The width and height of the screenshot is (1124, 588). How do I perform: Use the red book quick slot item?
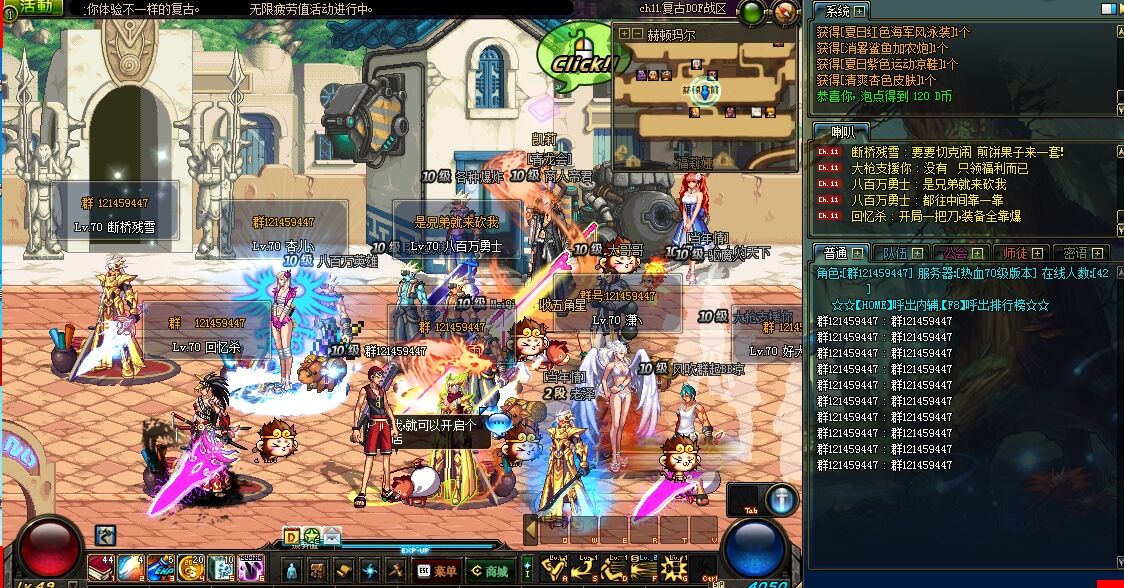tap(101, 568)
